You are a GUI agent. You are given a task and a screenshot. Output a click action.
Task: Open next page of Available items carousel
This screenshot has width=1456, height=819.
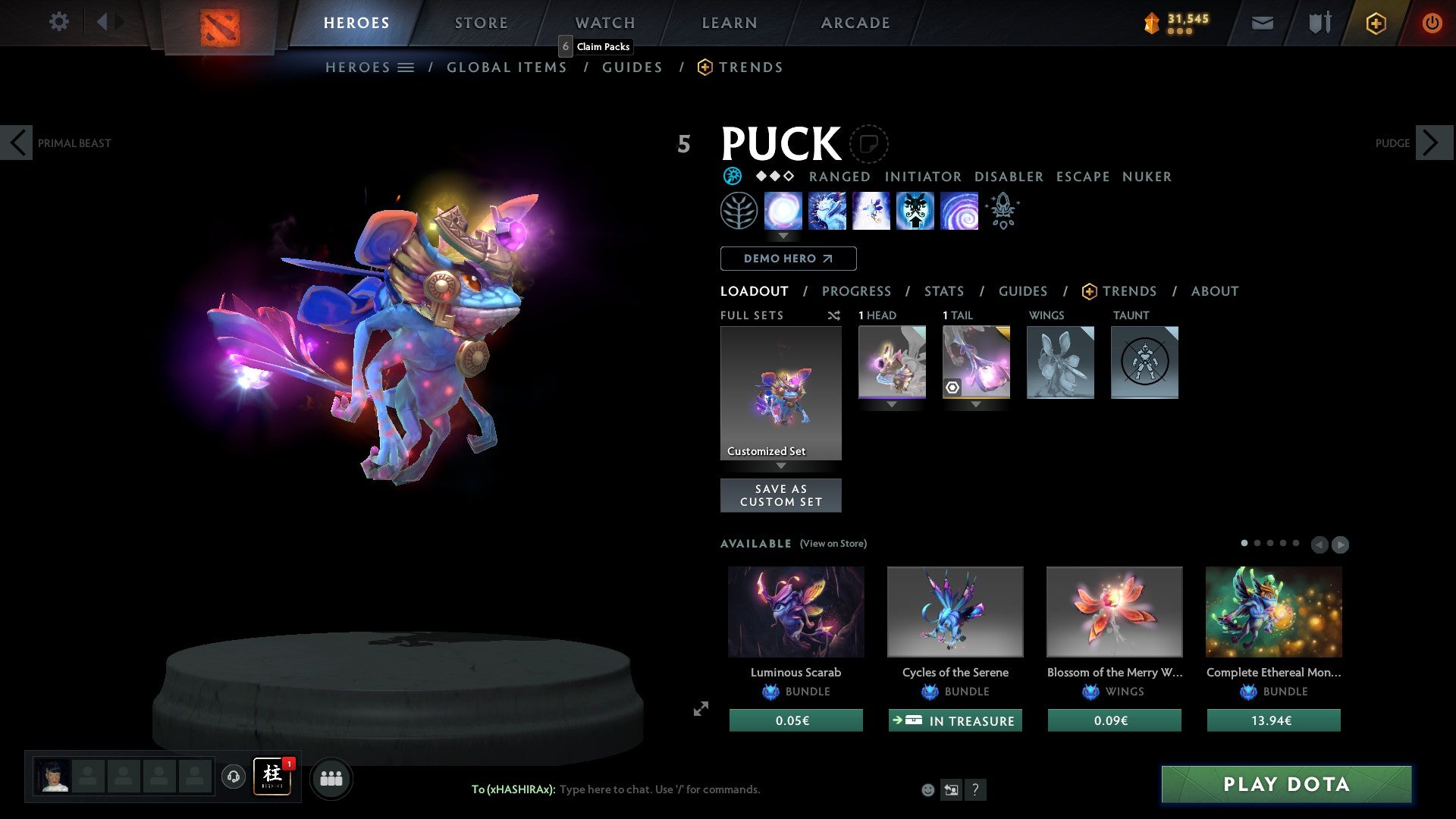point(1341,544)
